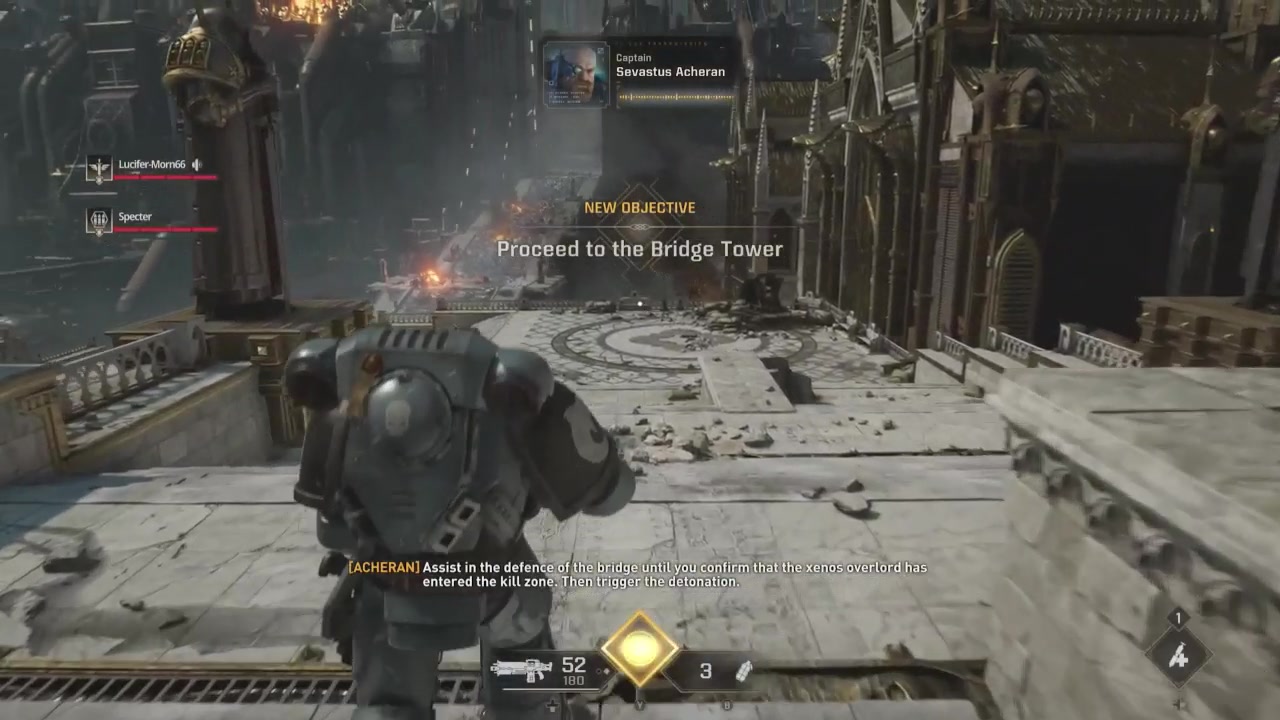Select Lucifer-Morn66's winged sword class icon

99,168
